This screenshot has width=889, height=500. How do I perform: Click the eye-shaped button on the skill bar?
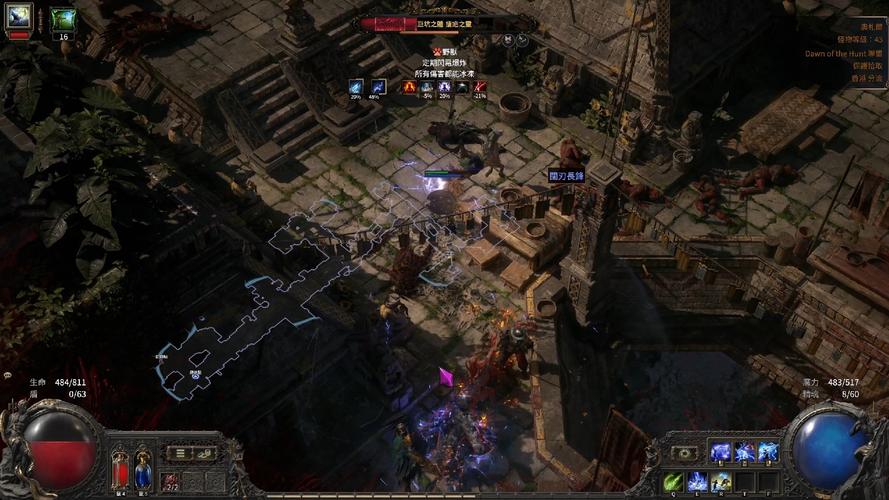pos(685,453)
